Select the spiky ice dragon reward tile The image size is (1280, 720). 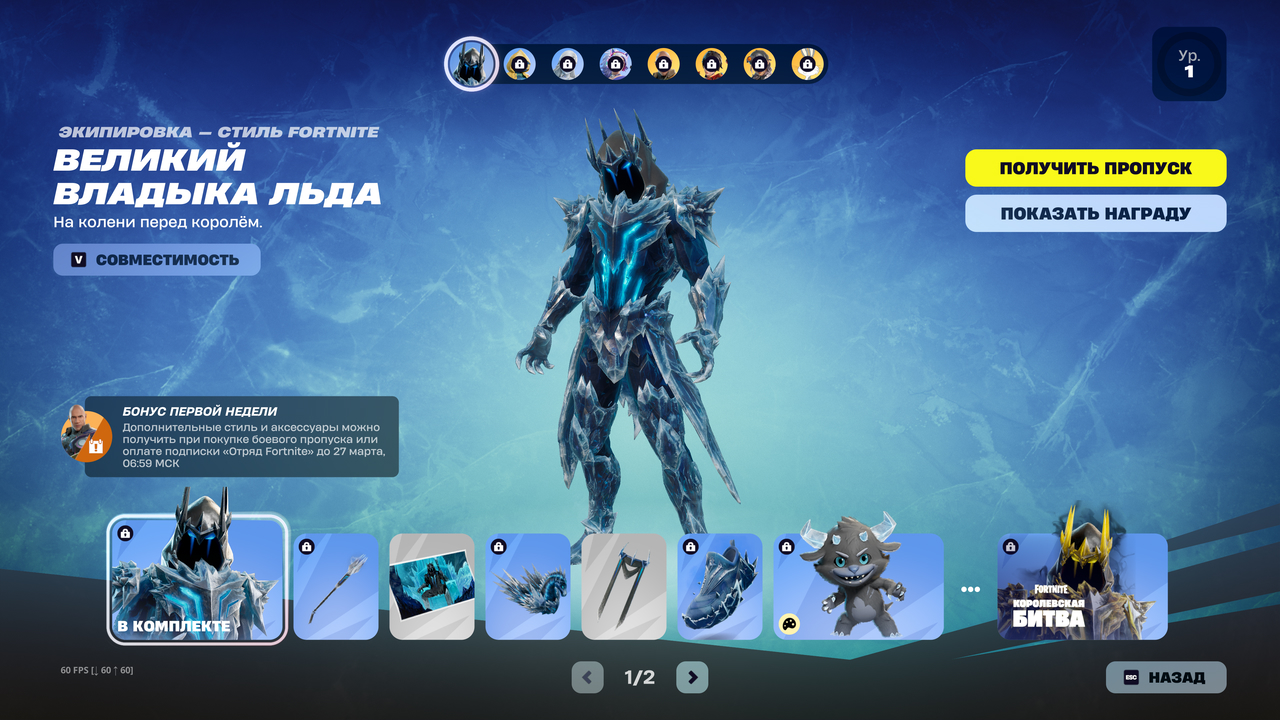point(528,586)
